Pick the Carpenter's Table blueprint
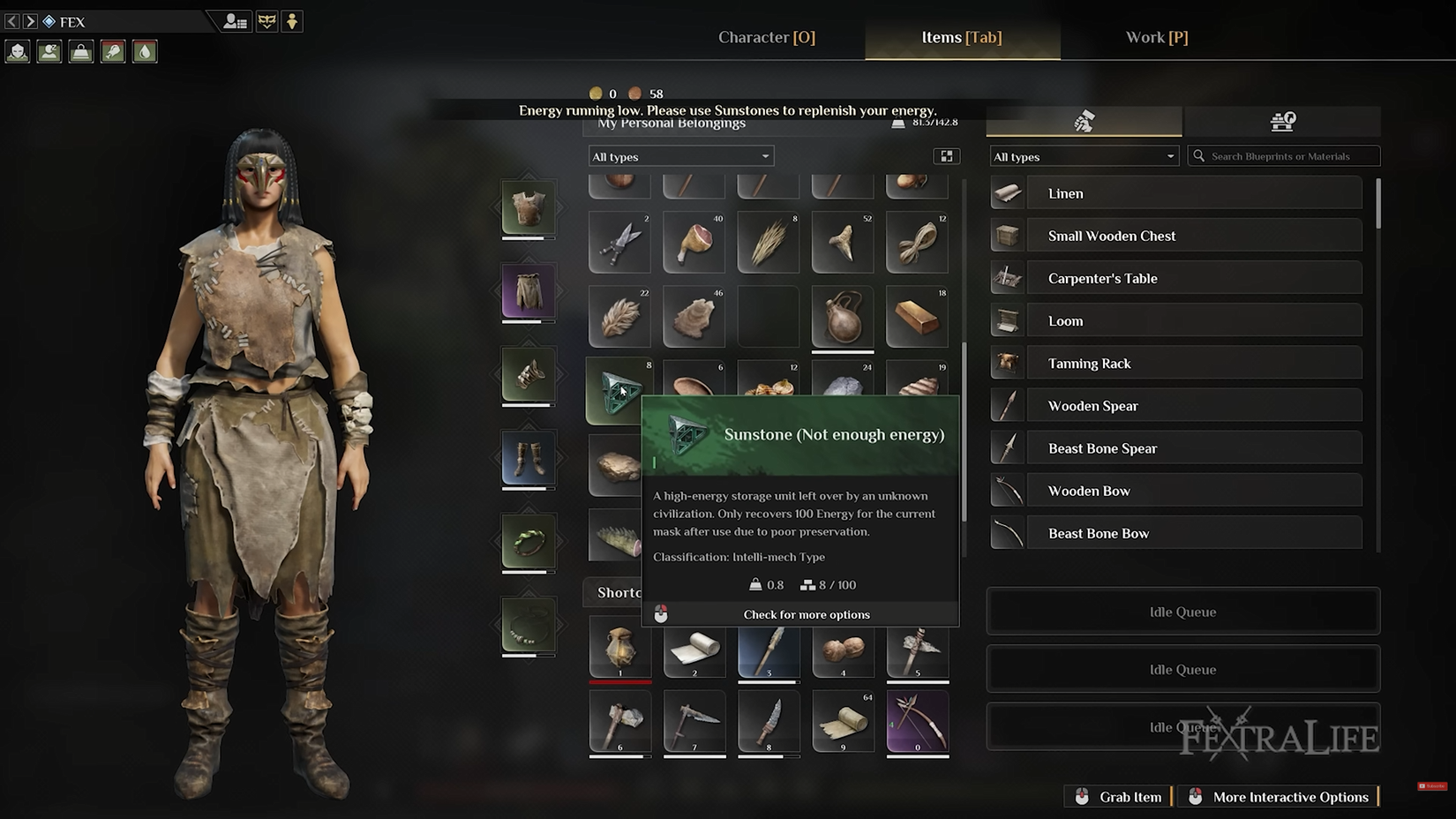Screen dimensions: 1456x819 pyautogui.click(x=1176, y=278)
